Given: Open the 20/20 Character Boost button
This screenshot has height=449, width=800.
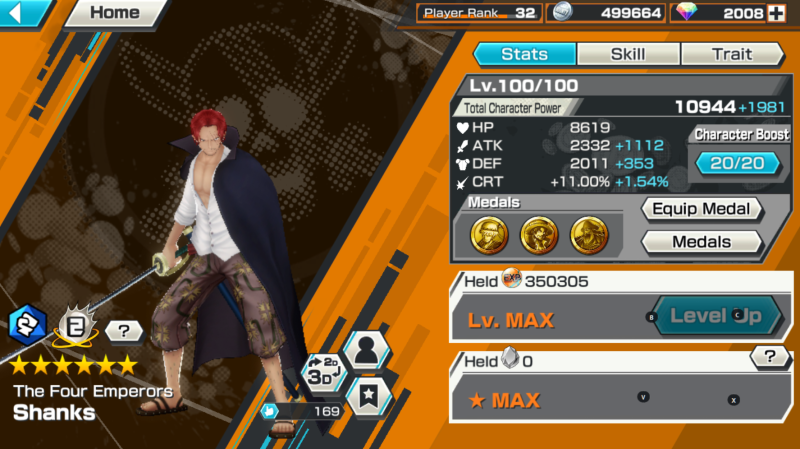Looking at the screenshot, I should [738, 163].
